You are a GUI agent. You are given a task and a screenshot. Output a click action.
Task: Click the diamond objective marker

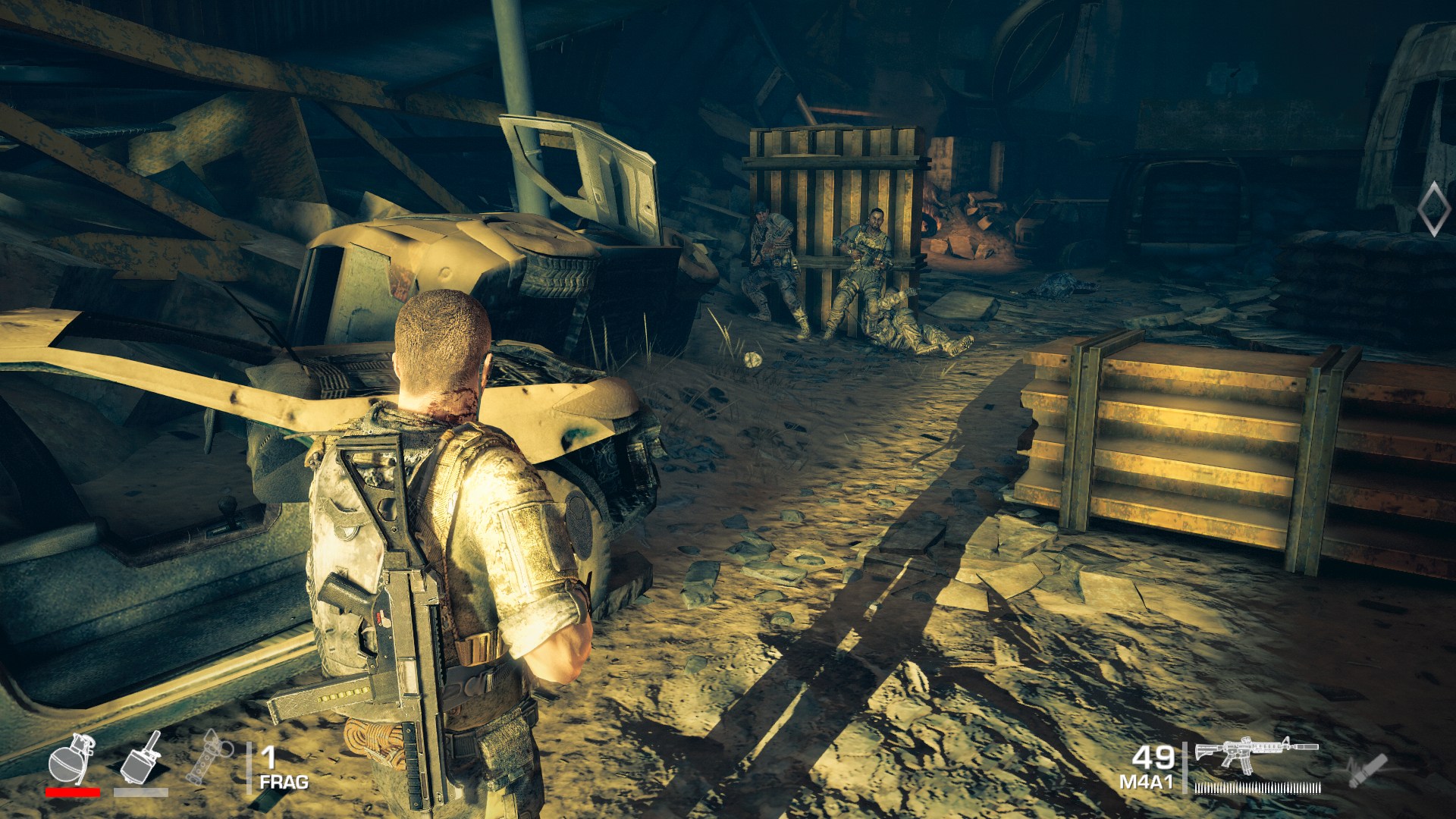point(1432,208)
